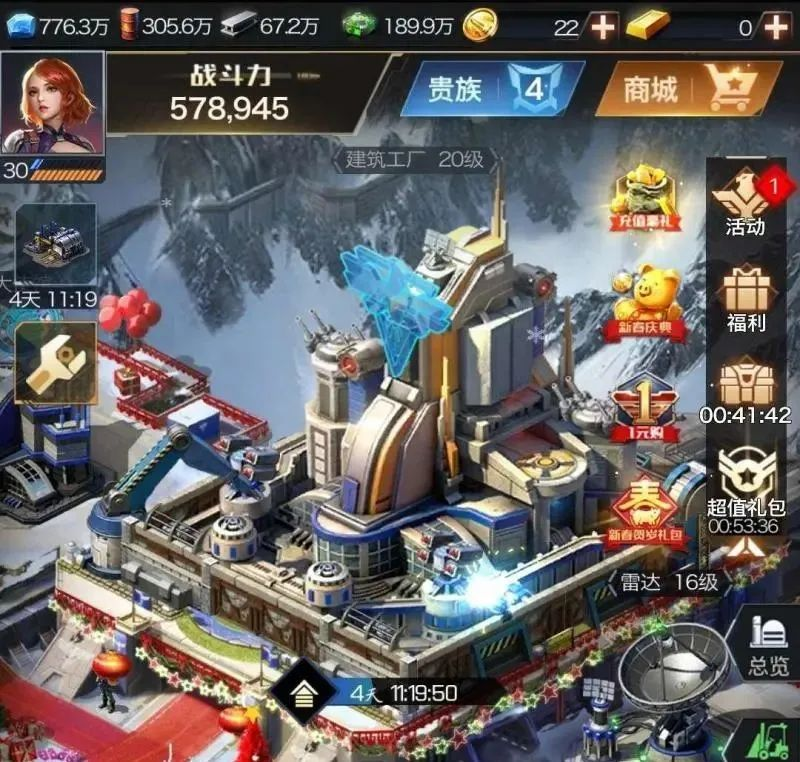Open the 活动 events menu
Image resolution: width=800 pixels, height=762 pixels.
745,200
